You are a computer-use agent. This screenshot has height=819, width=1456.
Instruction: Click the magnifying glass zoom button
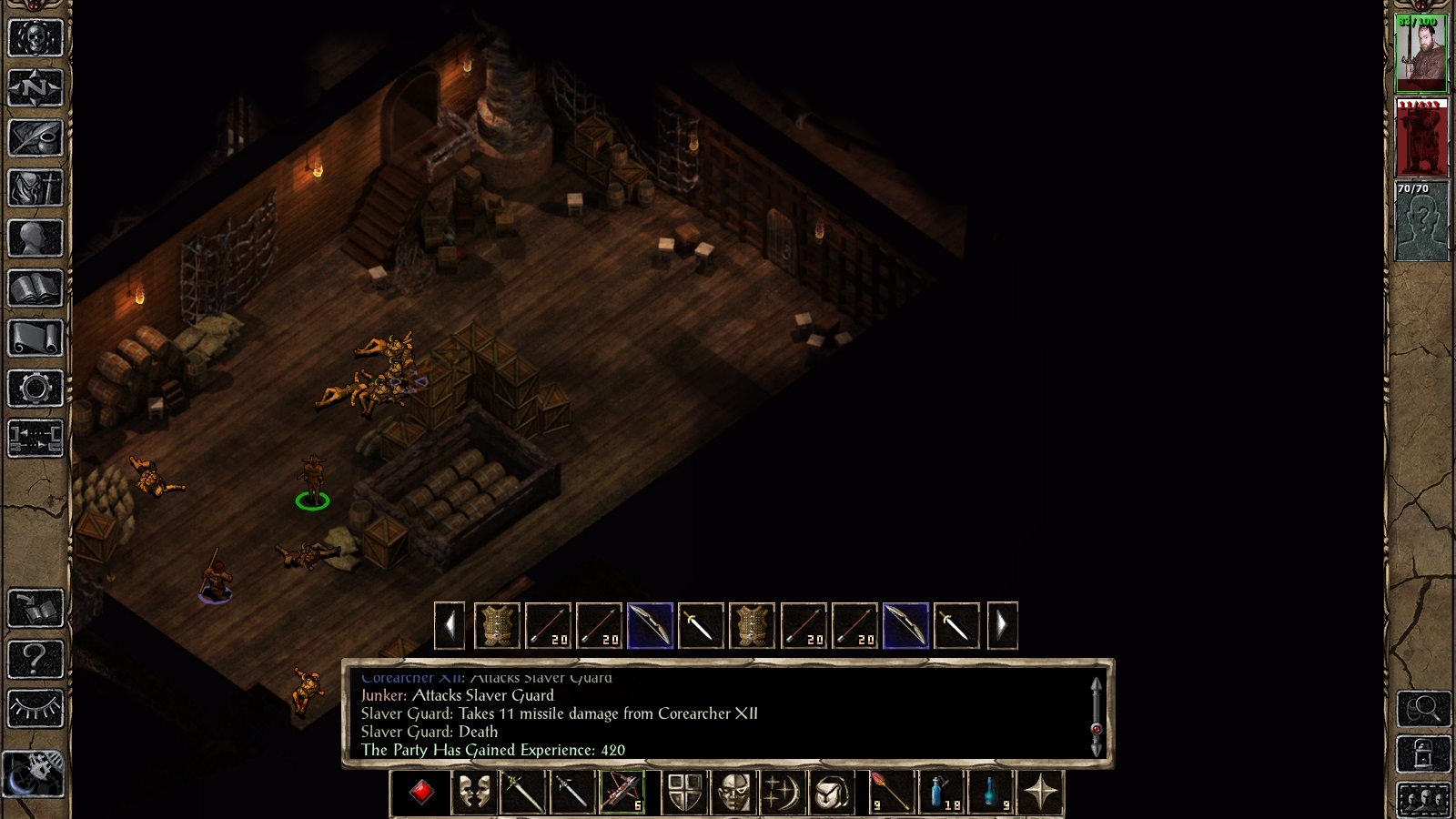(1423, 708)
